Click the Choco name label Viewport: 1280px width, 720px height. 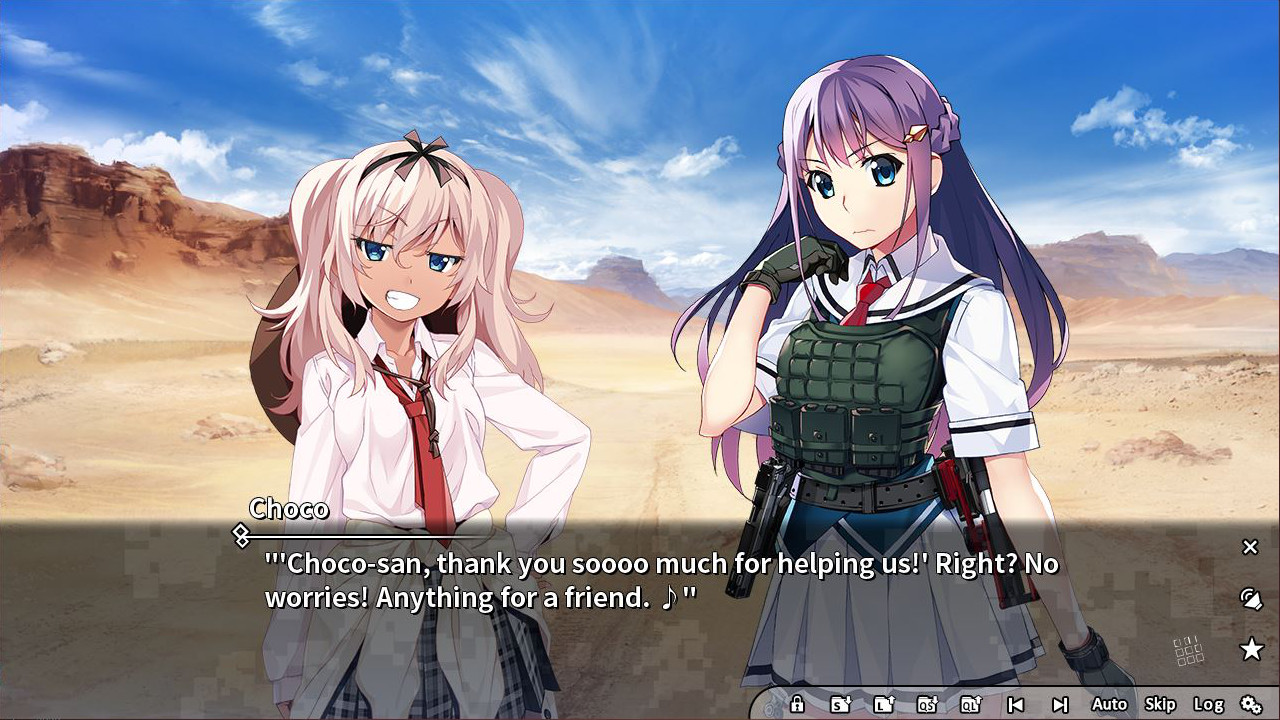288,509
